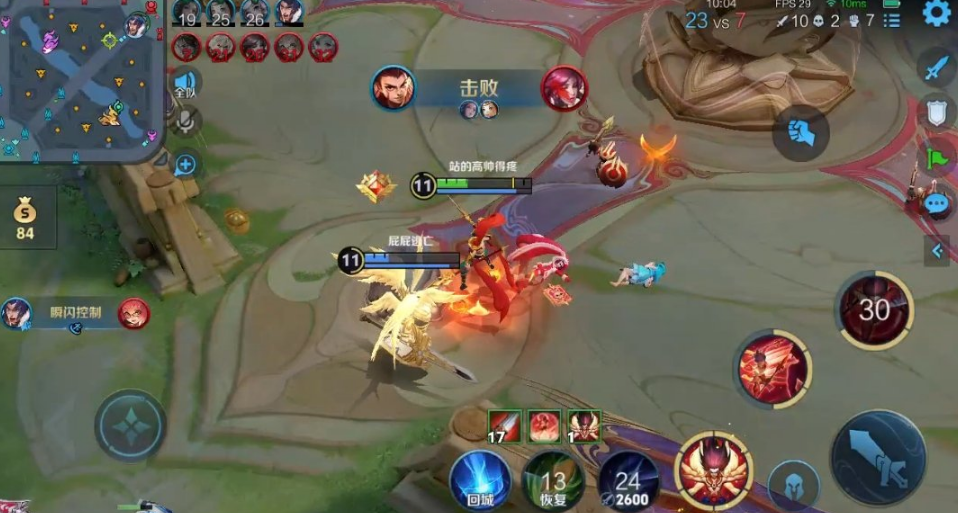This screenshot has width=958, height=513.
Task: Tap the blue plus chat bubble icon
Action: (x=185, y=165)
